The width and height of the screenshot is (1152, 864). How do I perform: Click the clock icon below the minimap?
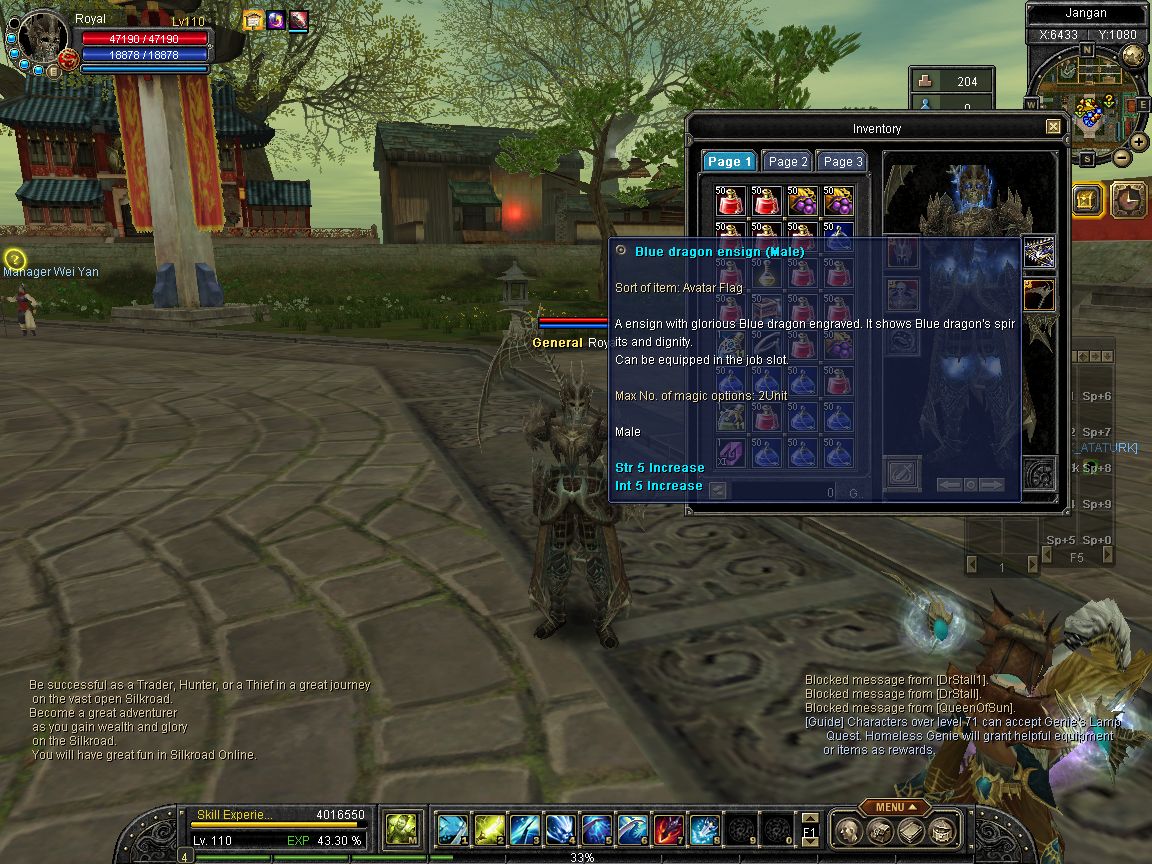click(x=1129, y=199)
